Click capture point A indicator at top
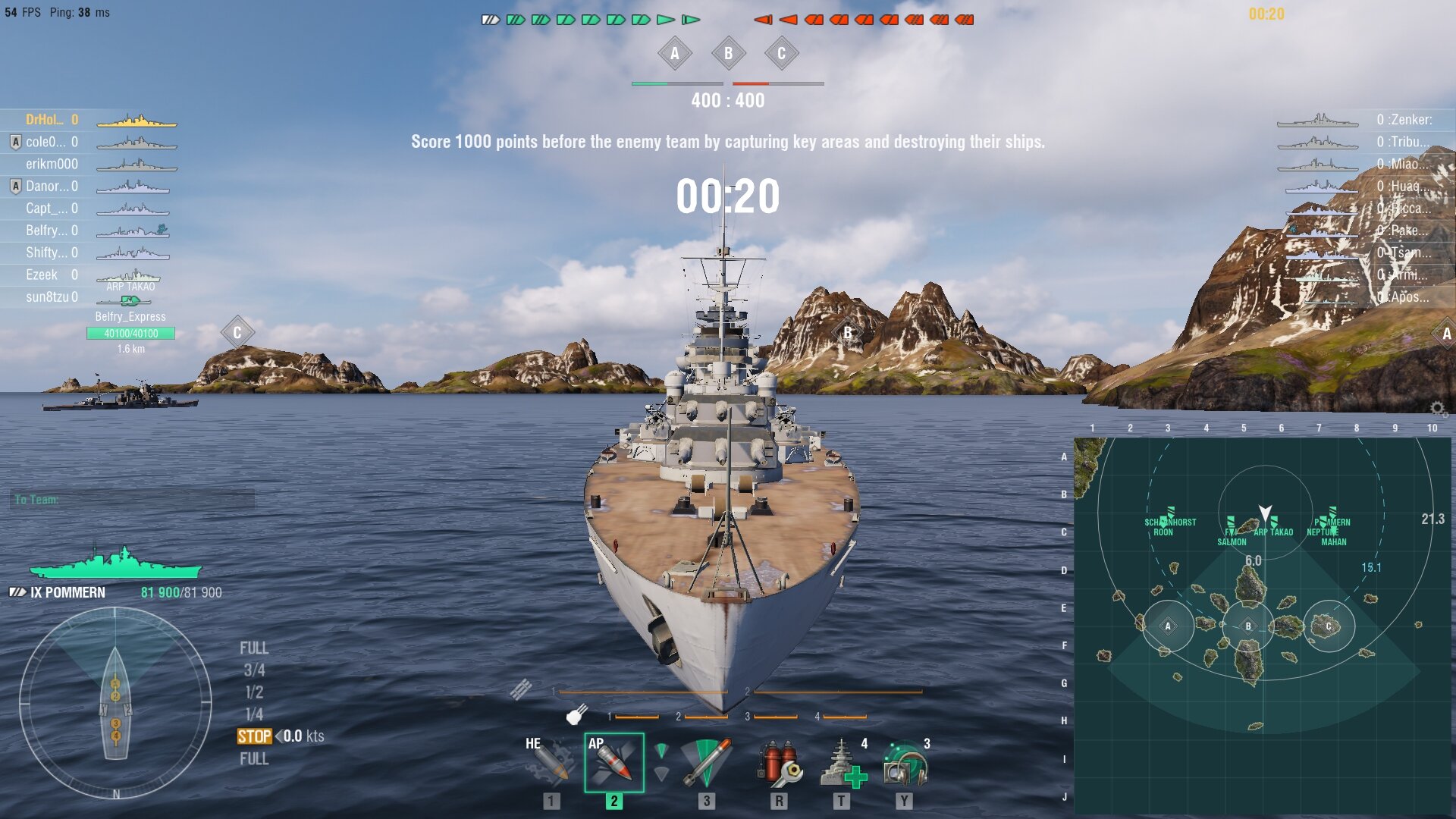Image resolution: width=1456 pixels, height=819 pixels. (675, 54)
